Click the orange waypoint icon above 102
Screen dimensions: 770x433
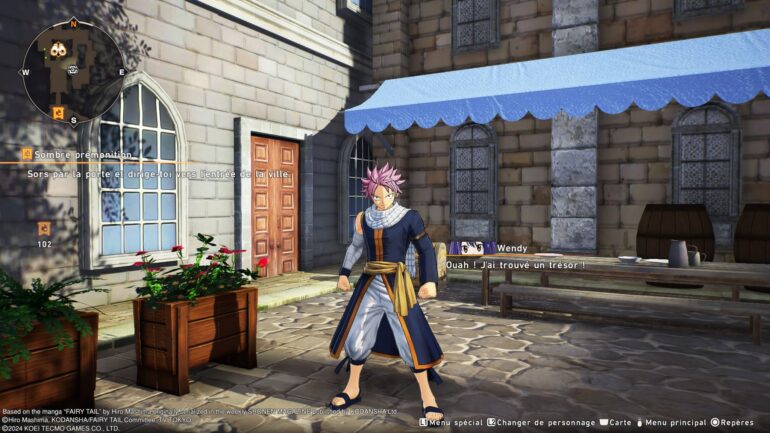[44, 229]
